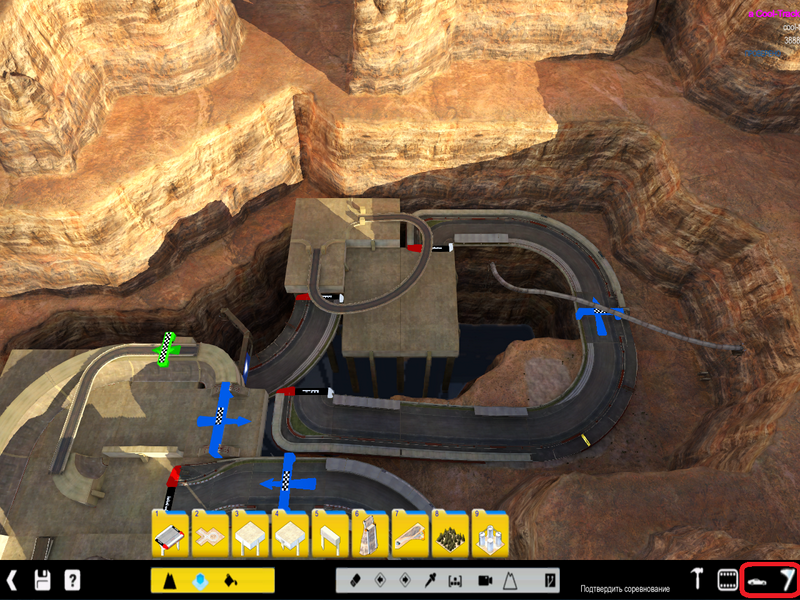Open folder 8 with forest decoration
Image resolution: width=800 pixels, height=600 pixels.
click(450, 535)
